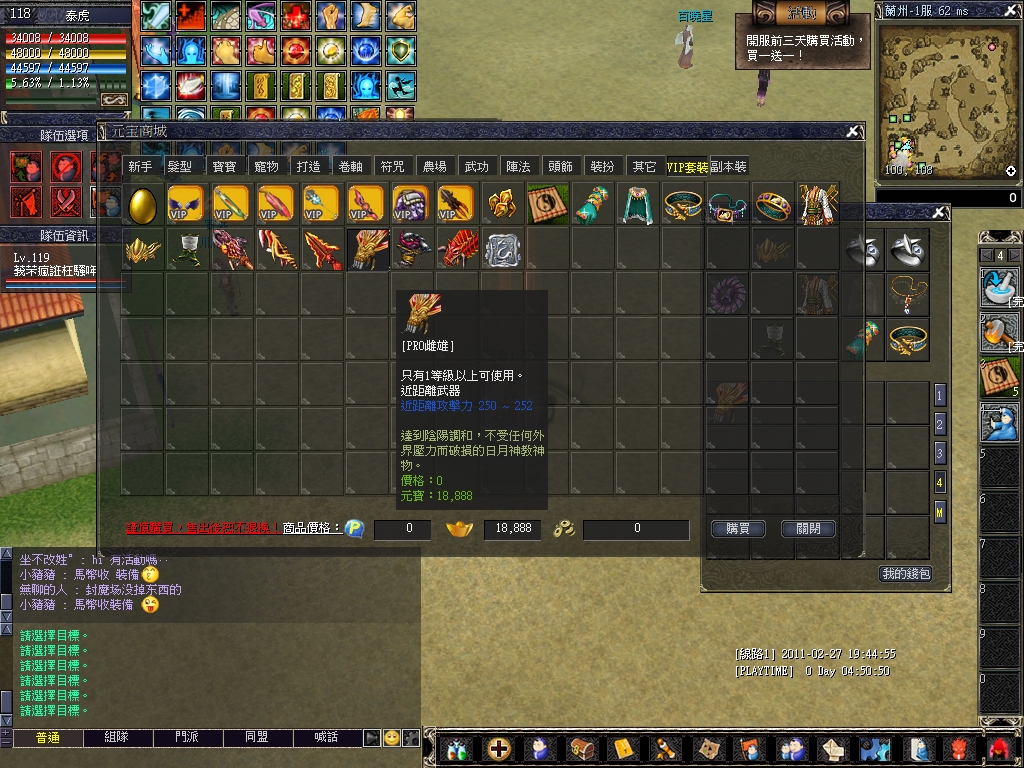1024x768 pixels.
Task: Open the 寵物 category tab
Action: pos(266,167)
